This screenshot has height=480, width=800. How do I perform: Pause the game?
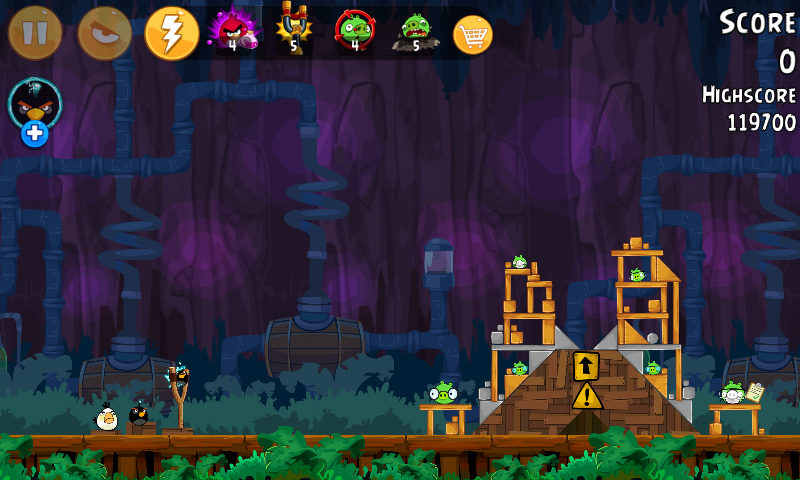35,33
